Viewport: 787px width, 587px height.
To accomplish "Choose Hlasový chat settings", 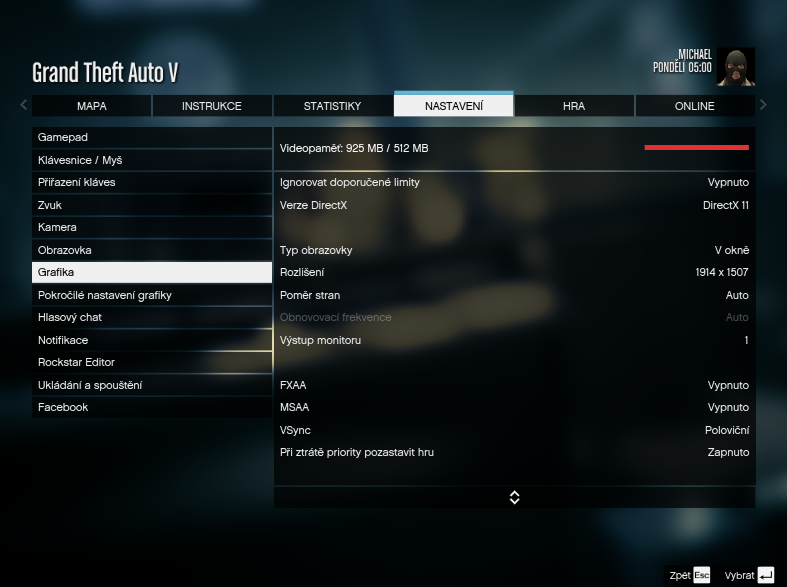I will point(152,317).
